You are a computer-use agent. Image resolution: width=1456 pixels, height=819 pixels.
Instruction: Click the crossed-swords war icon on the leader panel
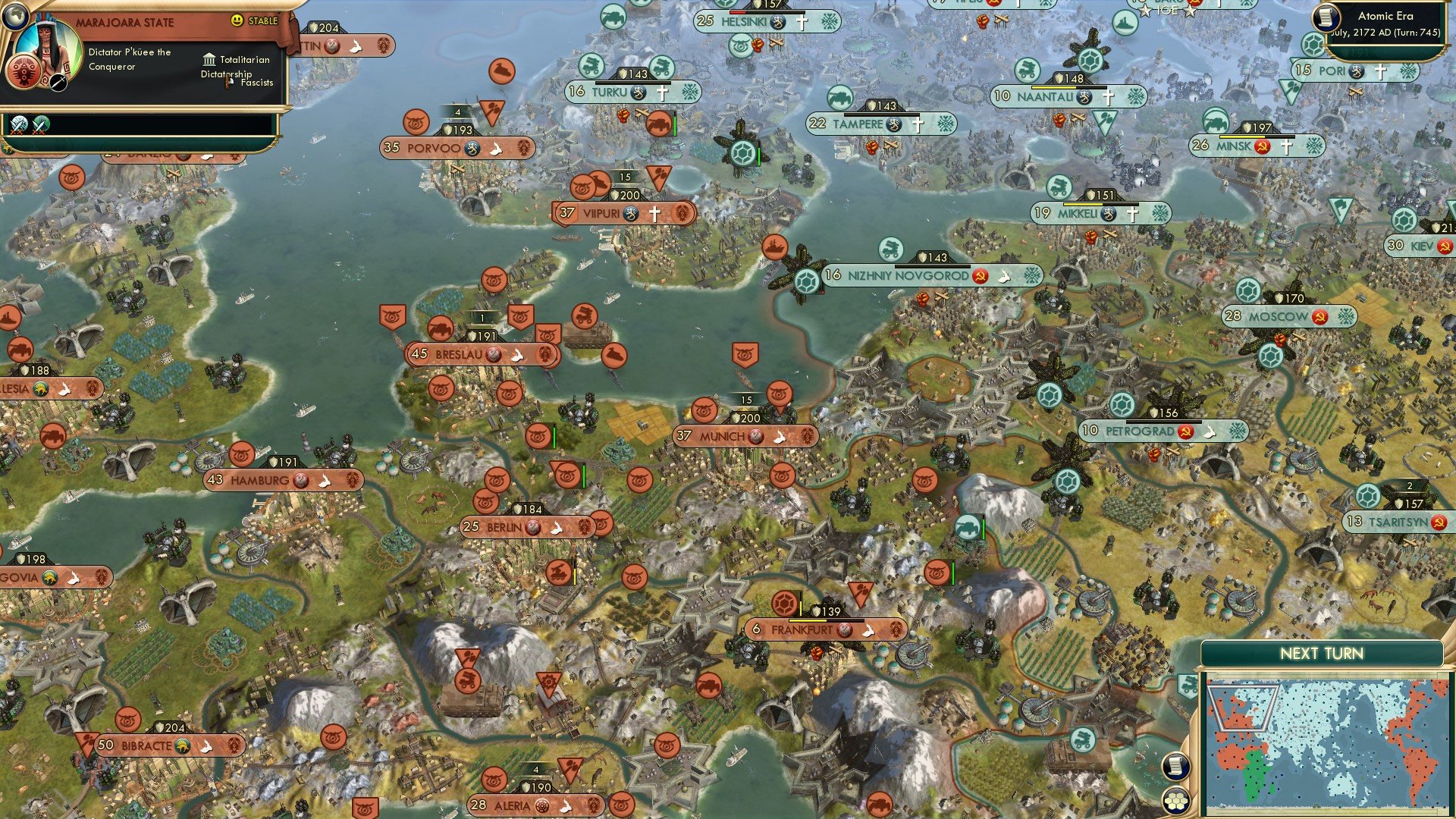tap(19, 126)
